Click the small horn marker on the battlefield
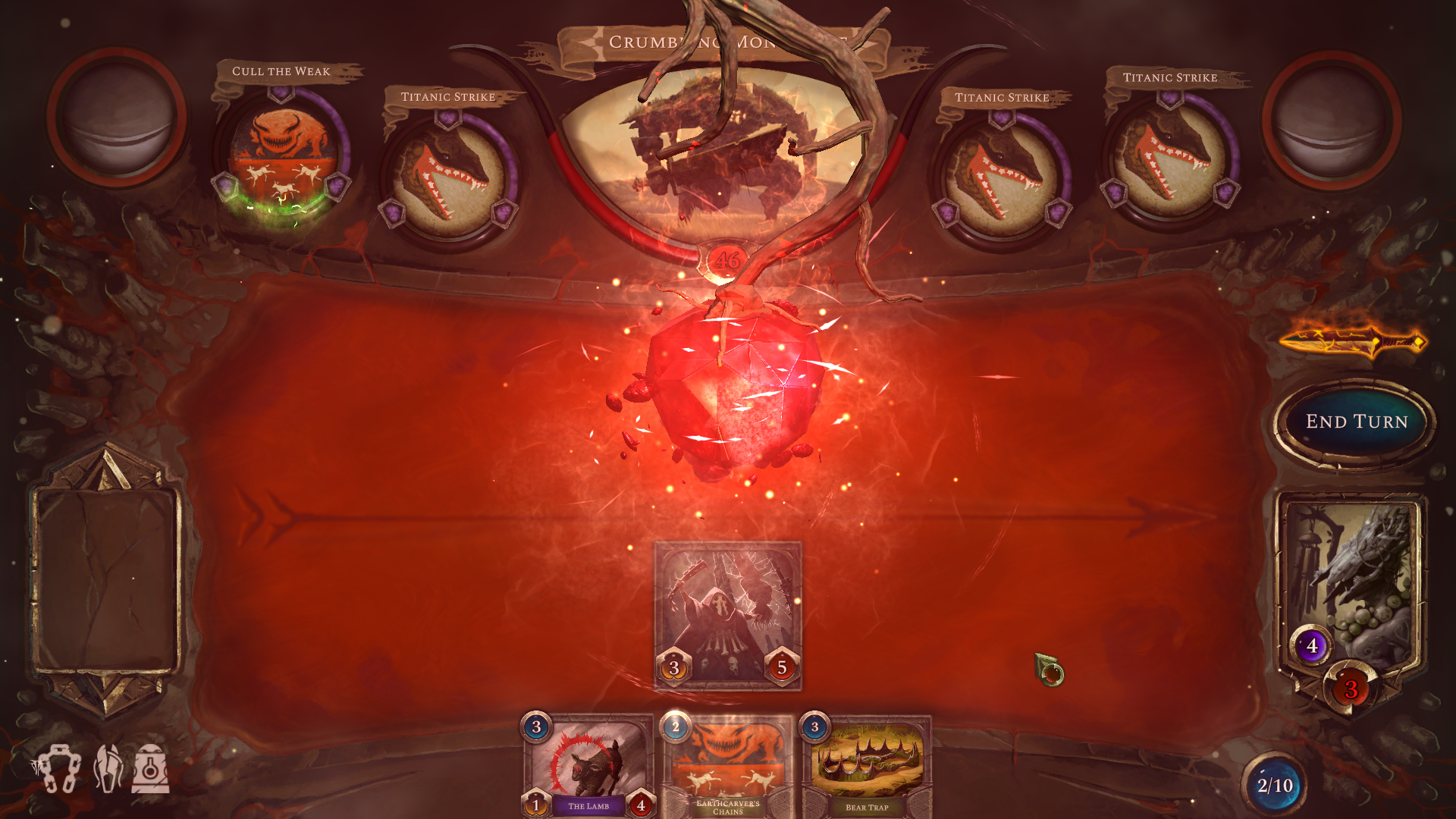The image size is (1456, 819). click(1050, 670)
